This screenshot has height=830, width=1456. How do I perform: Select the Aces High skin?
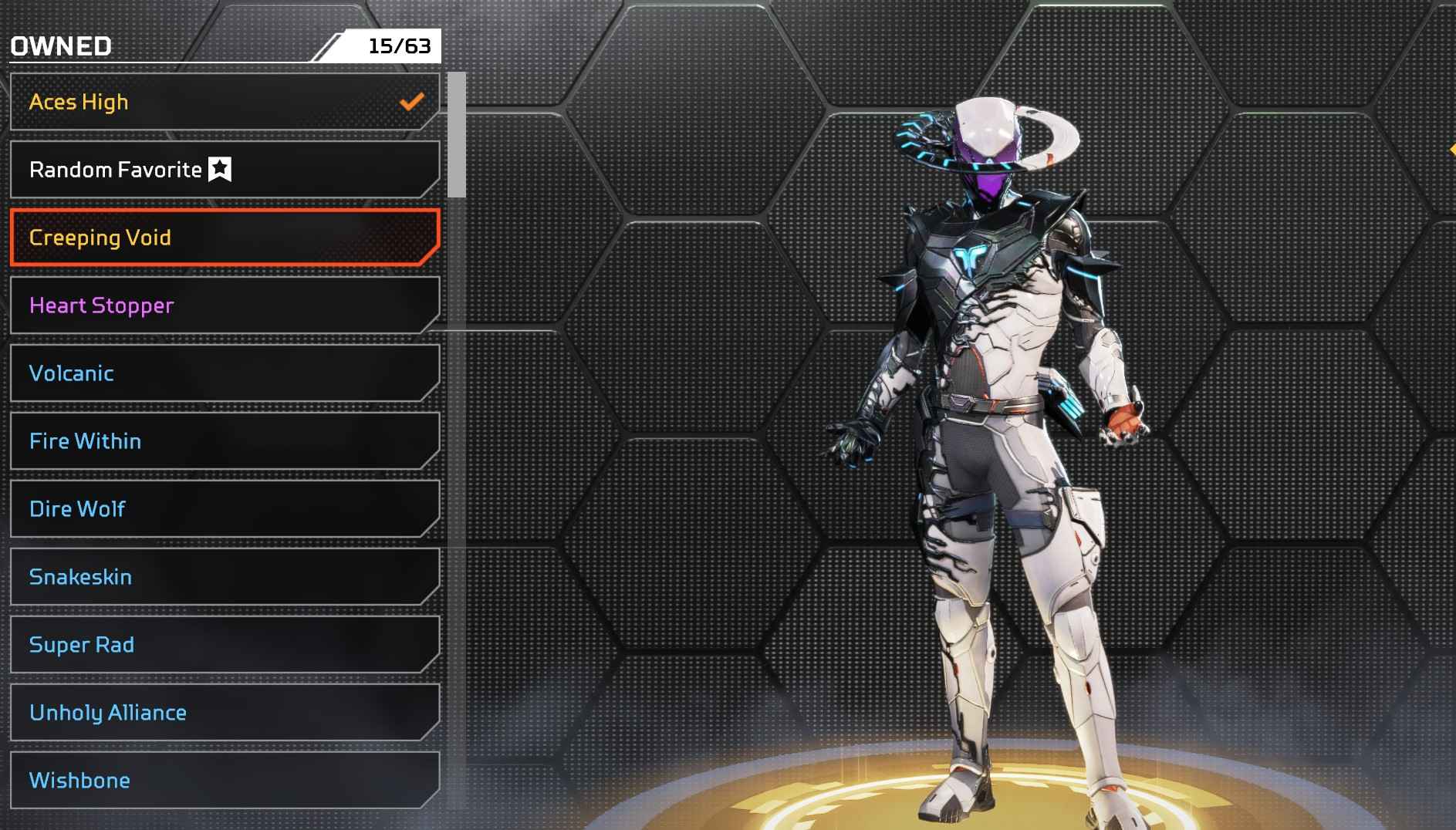click(x=224, y=102)
